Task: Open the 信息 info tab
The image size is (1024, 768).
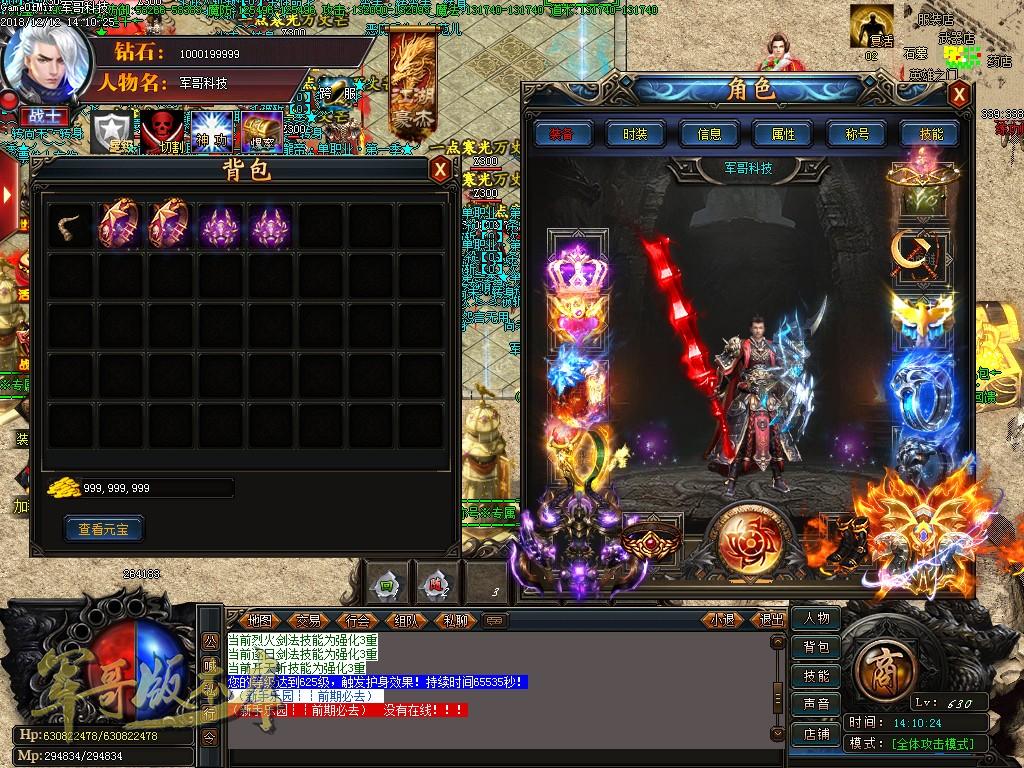Action: [x=709, y=134]
